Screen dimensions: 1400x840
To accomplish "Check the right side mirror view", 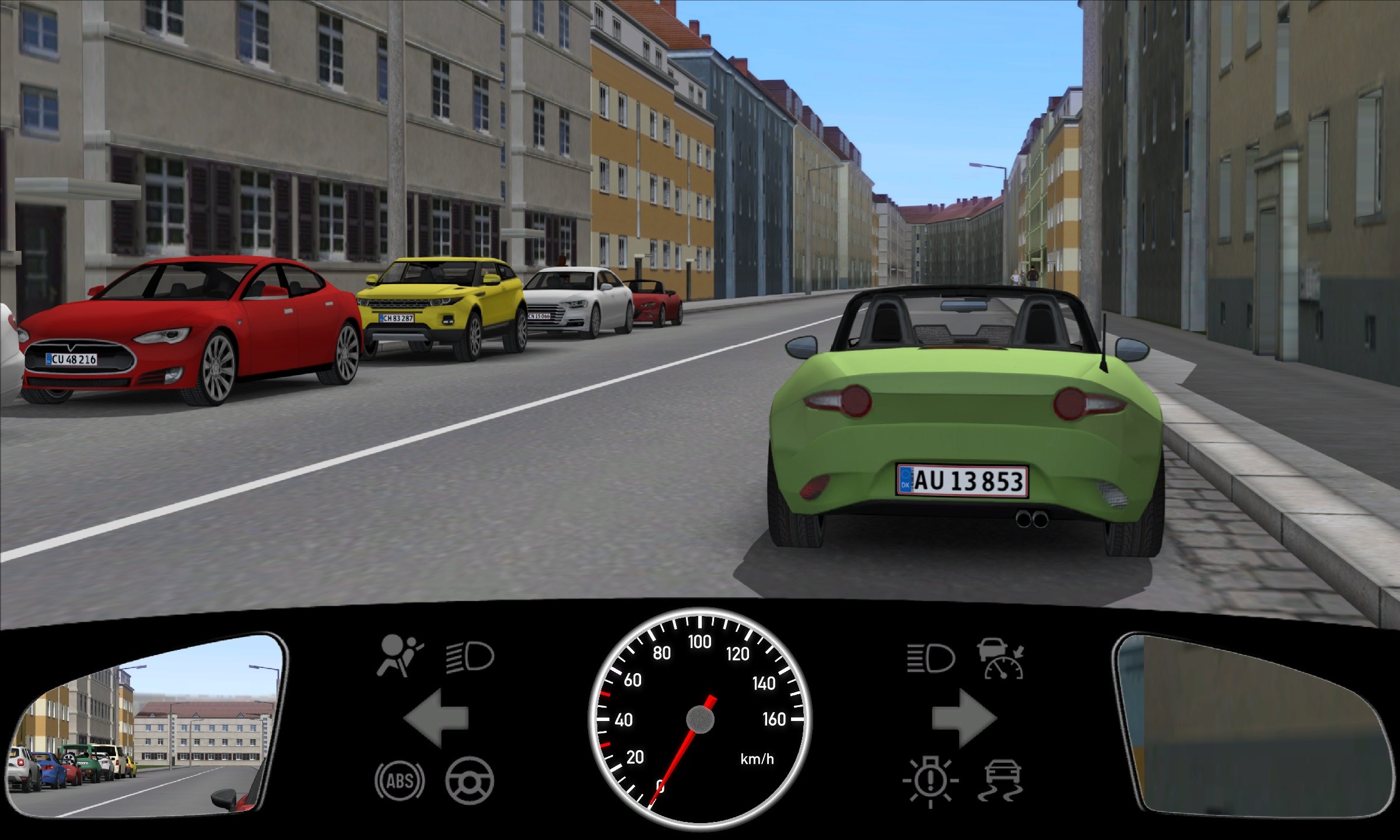I will [x=1254, y=726].
